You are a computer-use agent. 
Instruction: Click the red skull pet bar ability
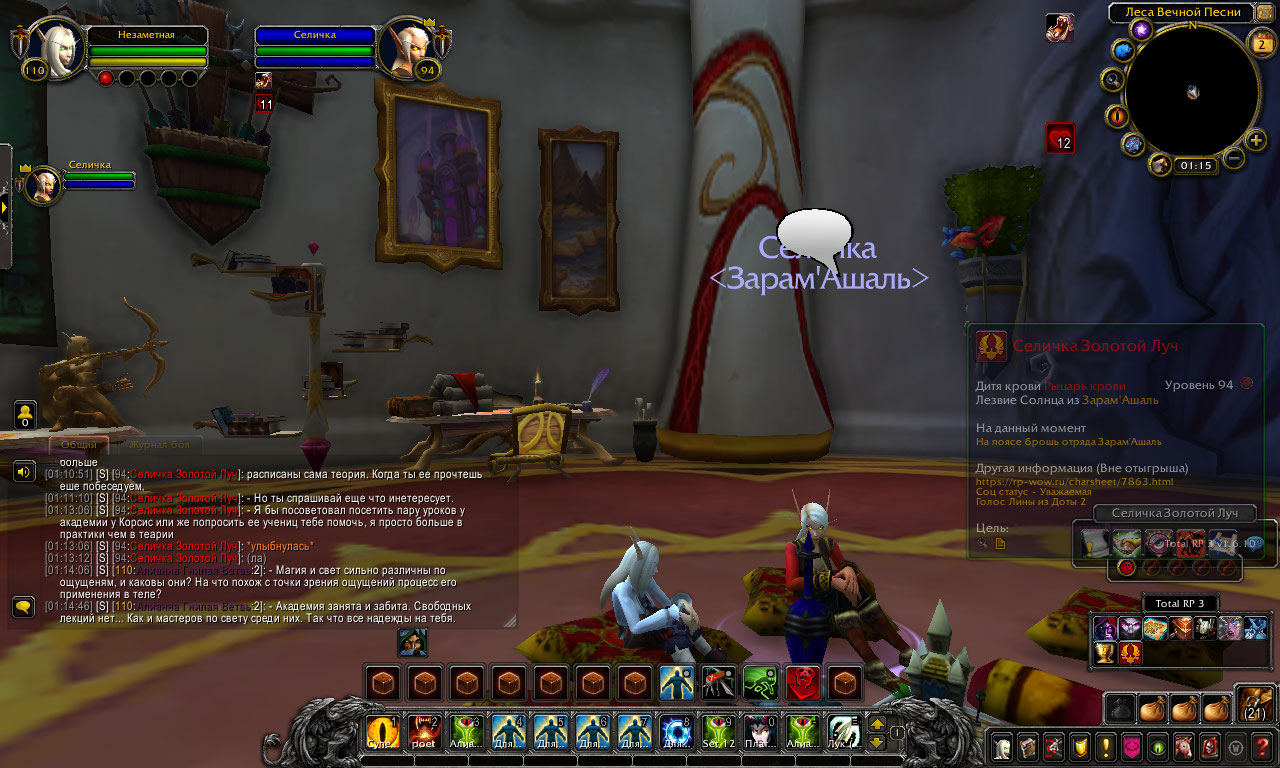(x=803, y=683)
